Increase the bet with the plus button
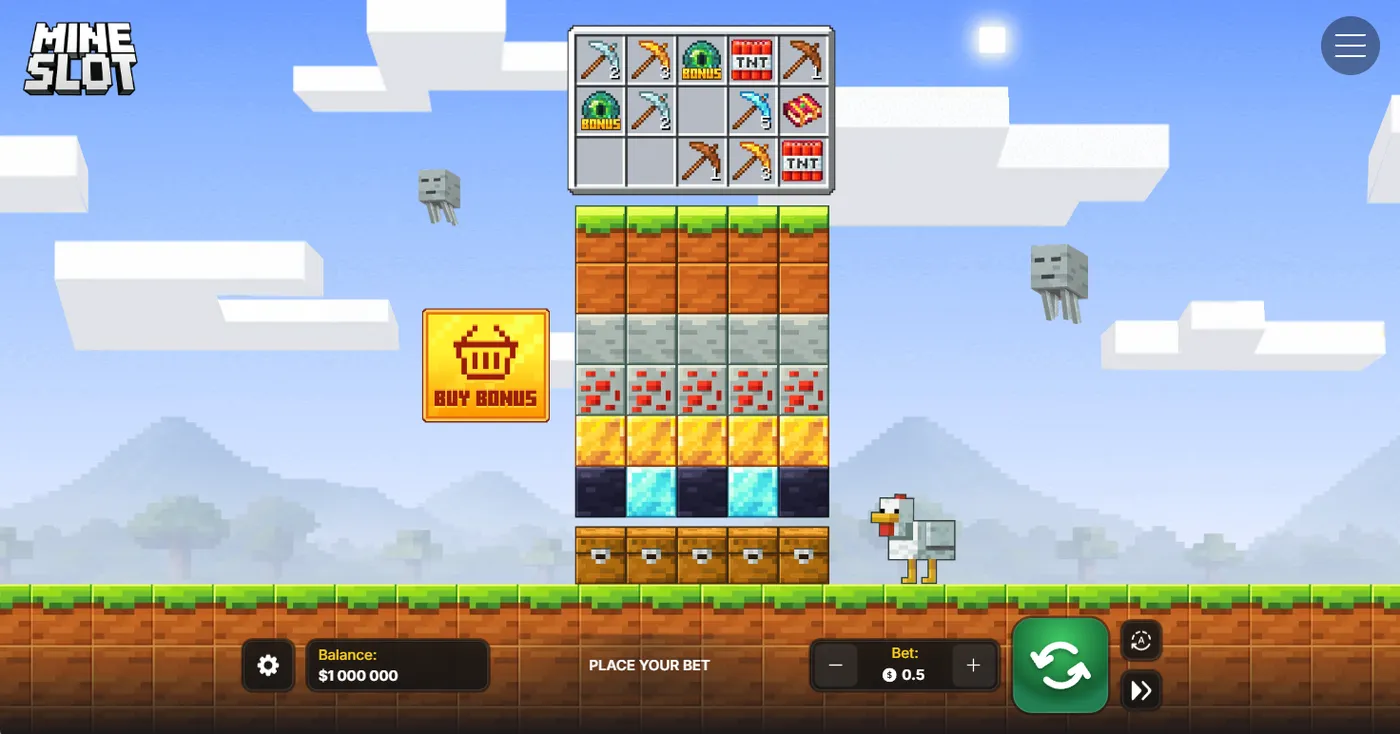Image resolution: width=1400 pixels, height=734 pixels. [972, 665]
